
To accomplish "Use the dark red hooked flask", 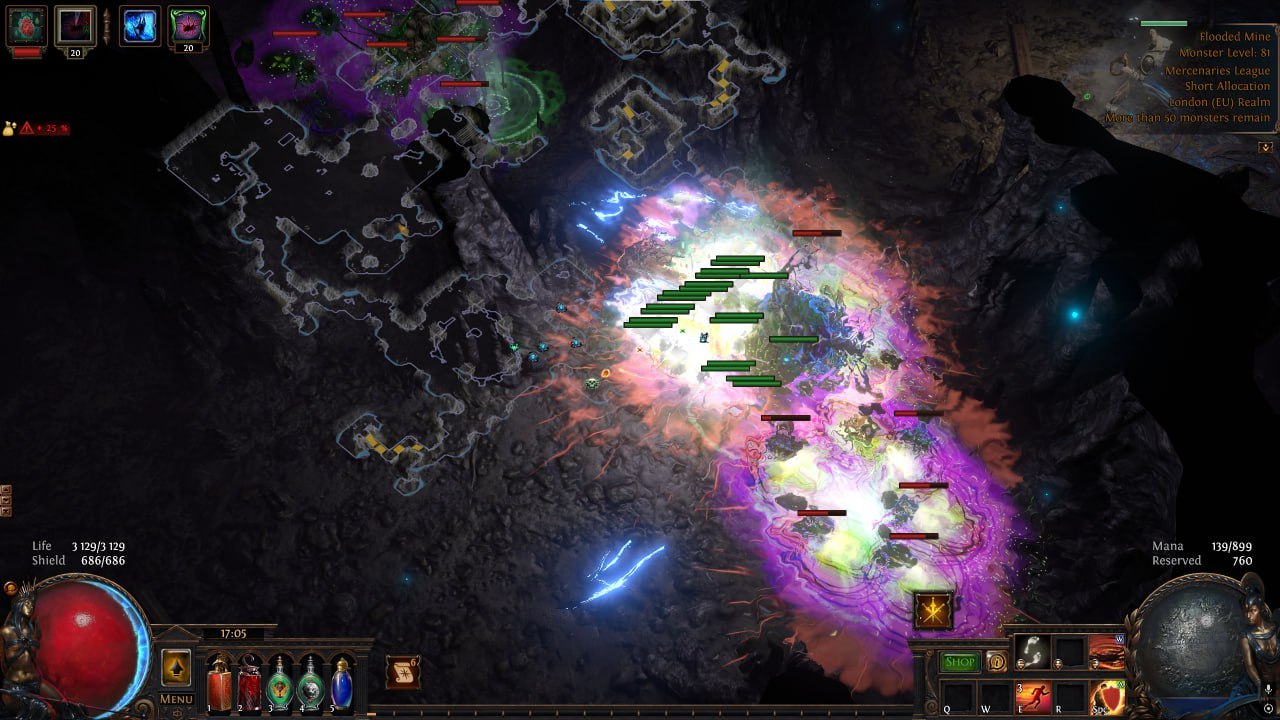I will (250, 685).
